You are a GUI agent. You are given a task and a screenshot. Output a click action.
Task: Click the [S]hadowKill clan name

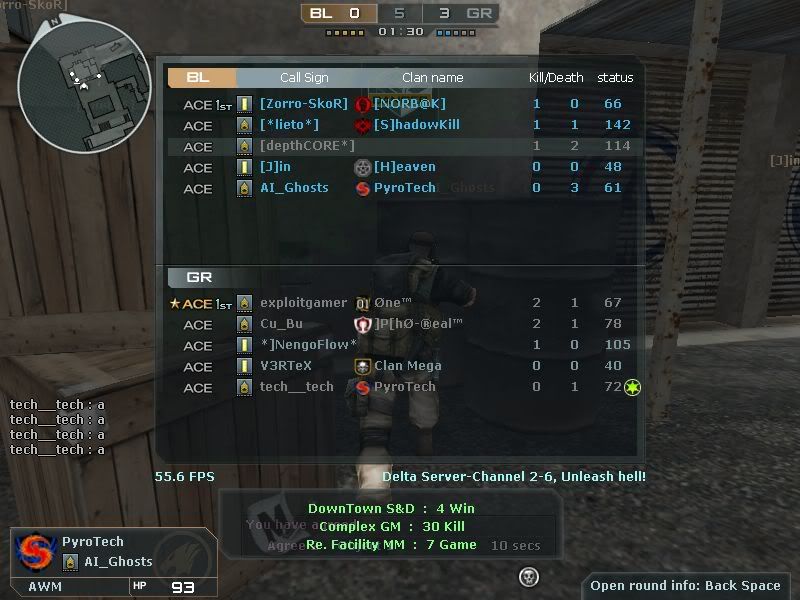point(416,125)
